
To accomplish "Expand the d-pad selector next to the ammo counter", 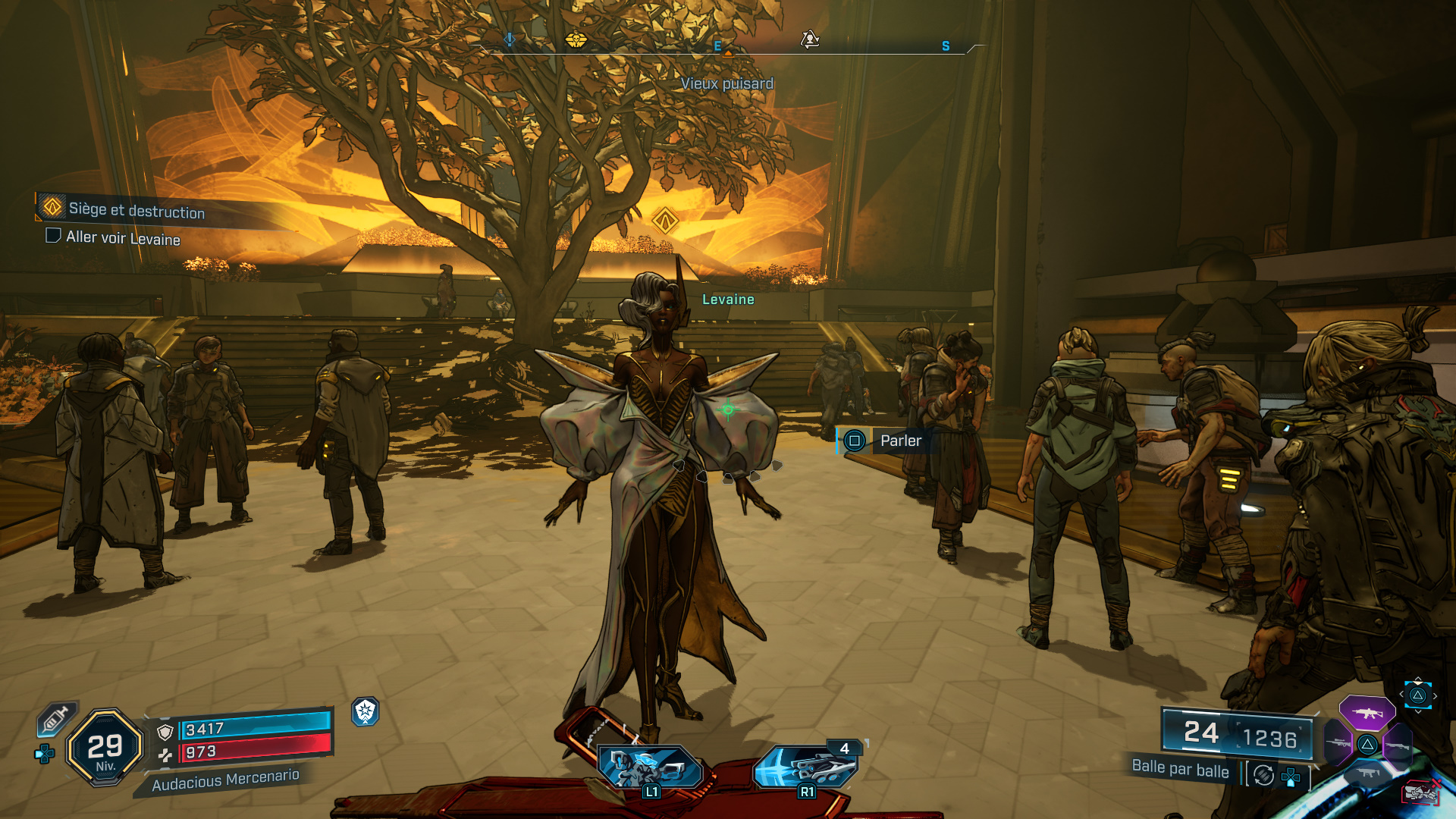I will coord(1291,776).
